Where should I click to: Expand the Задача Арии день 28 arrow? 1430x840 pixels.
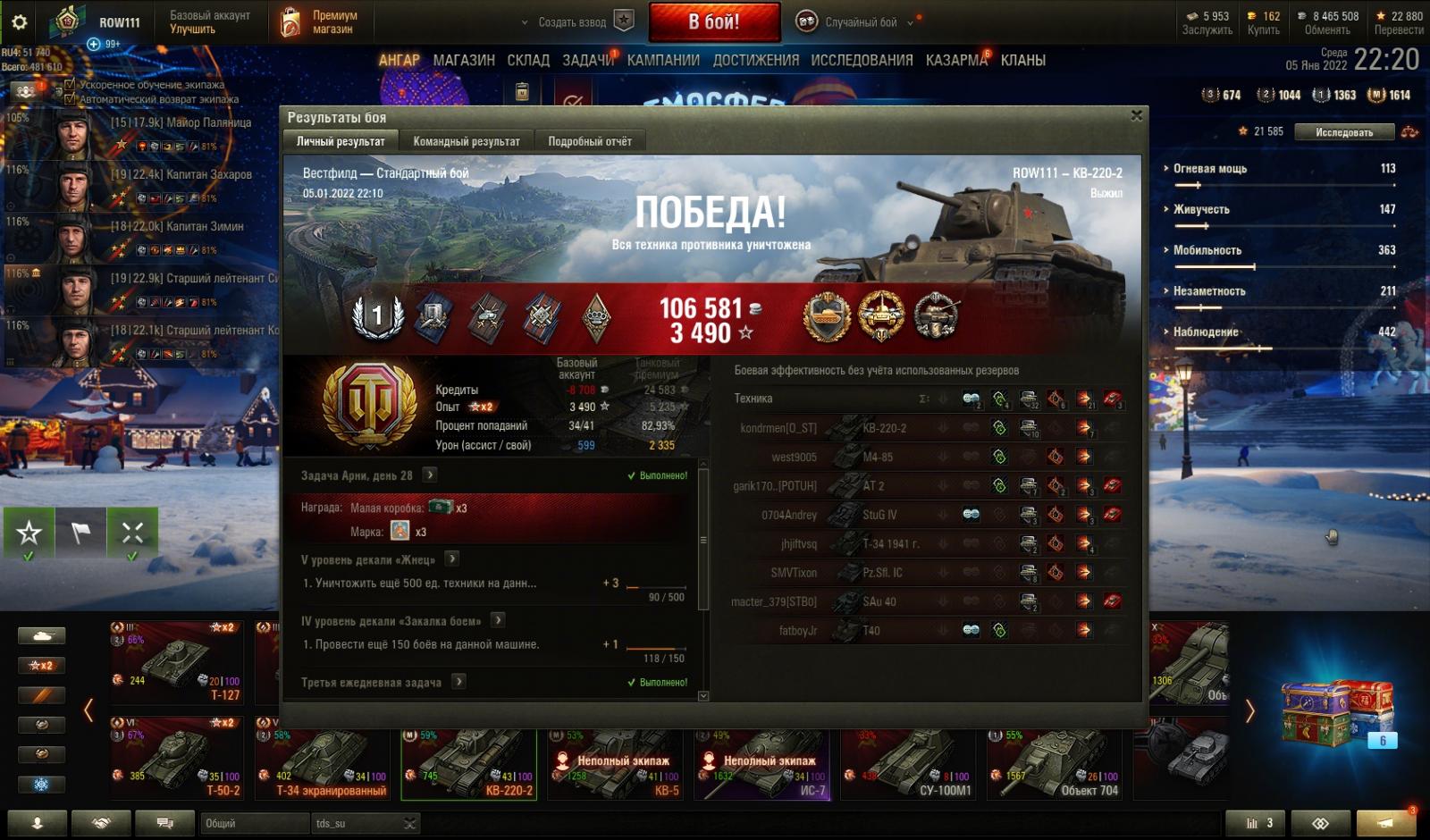(430, 475)
